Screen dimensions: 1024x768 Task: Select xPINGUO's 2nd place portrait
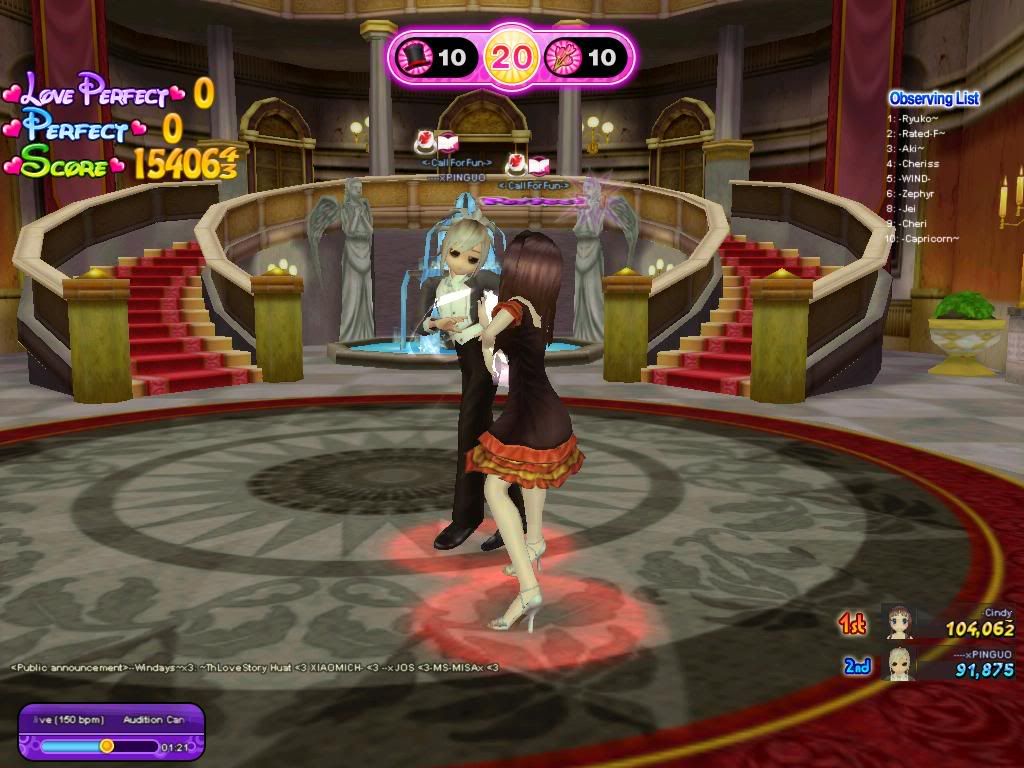coord(898,663)
